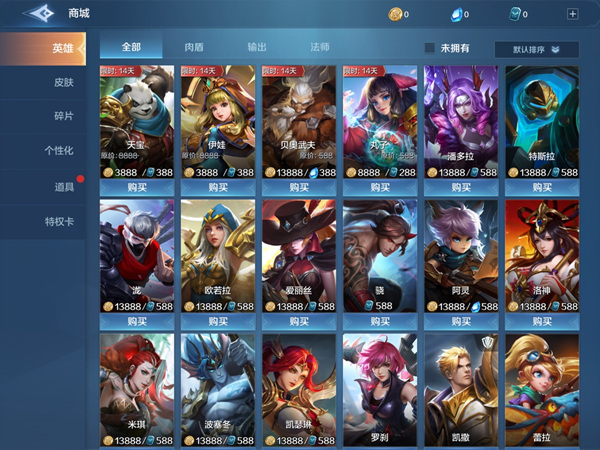600x450 pixels.
Task: Buy the hero 天宝
Action: 137,187
